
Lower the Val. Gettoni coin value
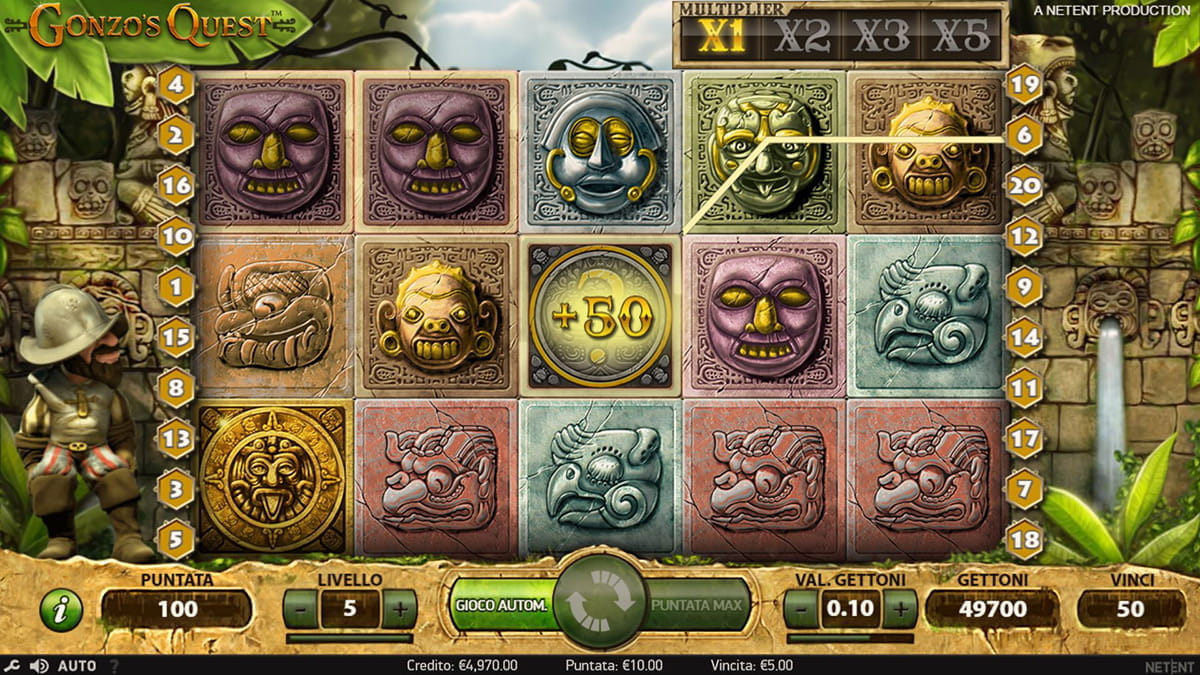tap(800, 608)
